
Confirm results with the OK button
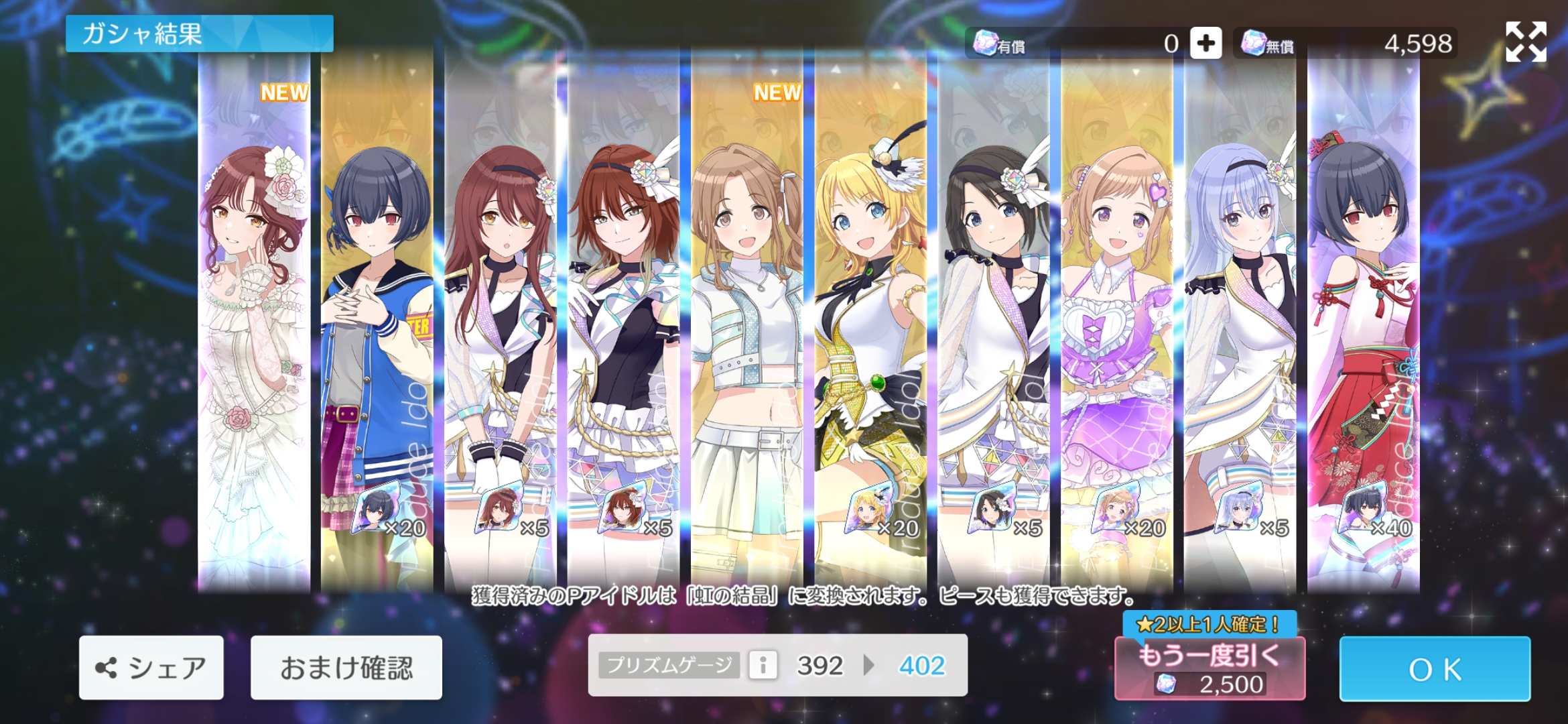coord(1435,668)
